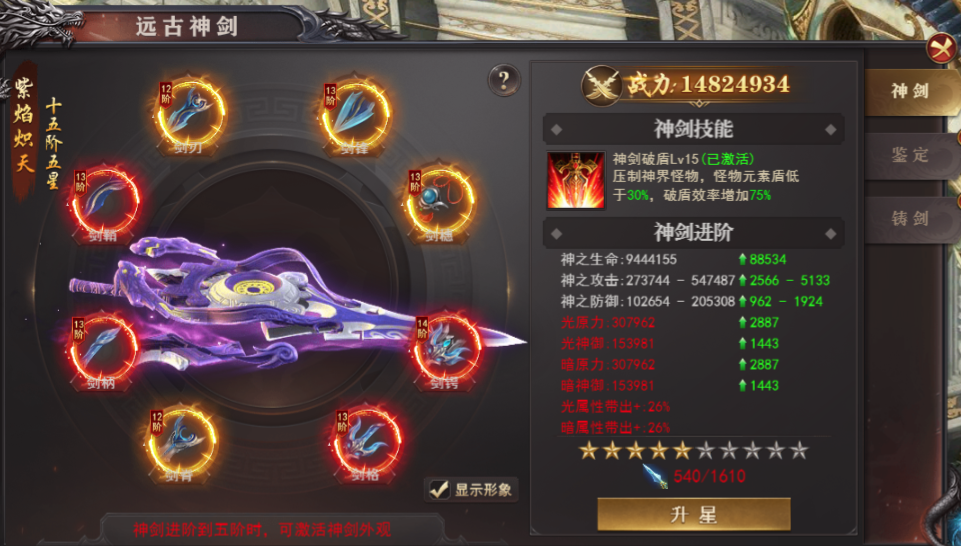Select the 剑脊 sword spine slot
Viewport: 961px width, 546px height.
pyautogui.click(x=183, y=441)
